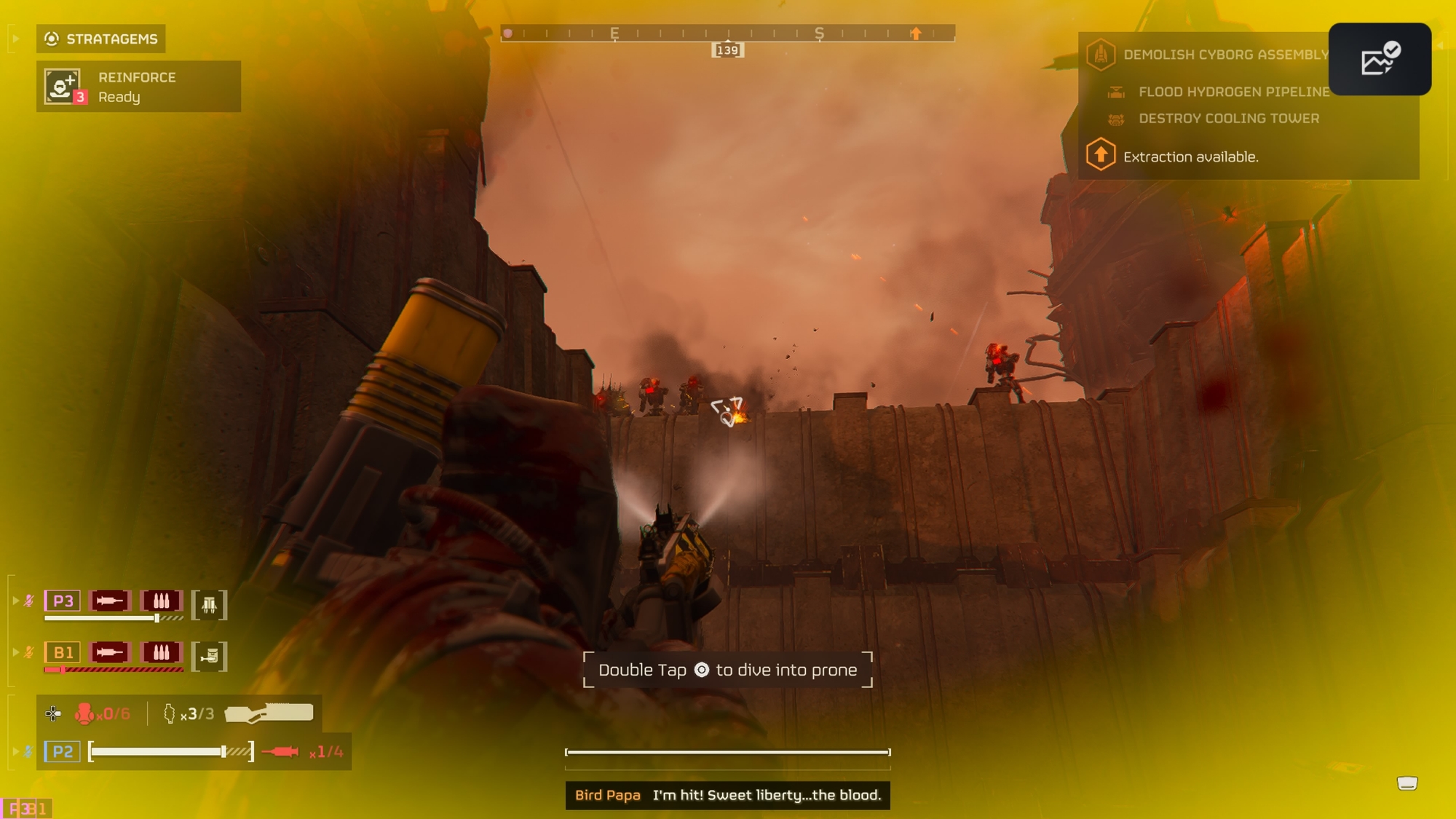Choose the Destroy Cooling Tower objective
The width and height of the screenshot is (1456, 819).
click(x=1228, y=118)
